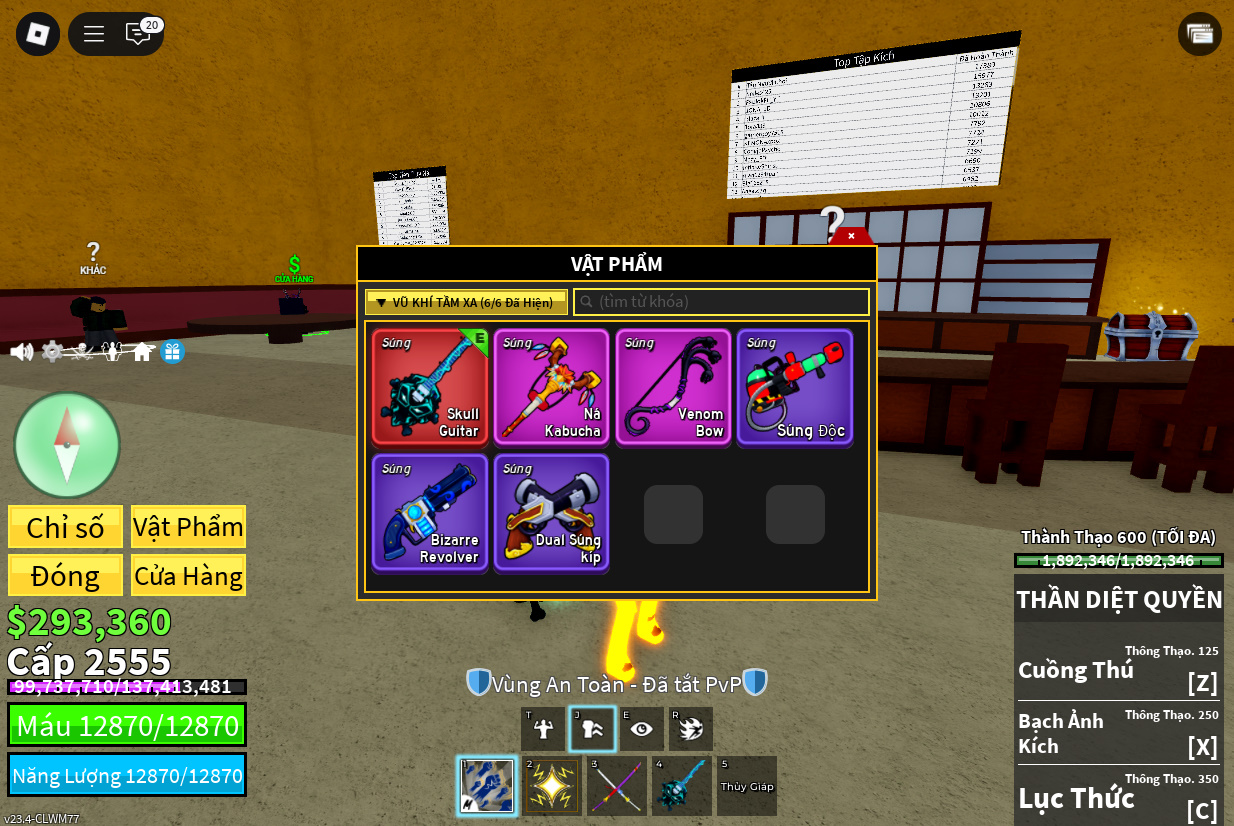
Task: Toggle the sound speaker icon
Action: tap(21, 352)
